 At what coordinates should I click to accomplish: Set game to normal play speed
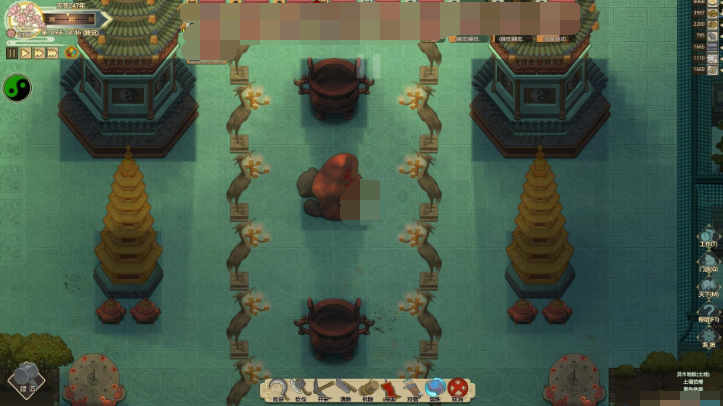pyautogui.click(x=25, y=53)
